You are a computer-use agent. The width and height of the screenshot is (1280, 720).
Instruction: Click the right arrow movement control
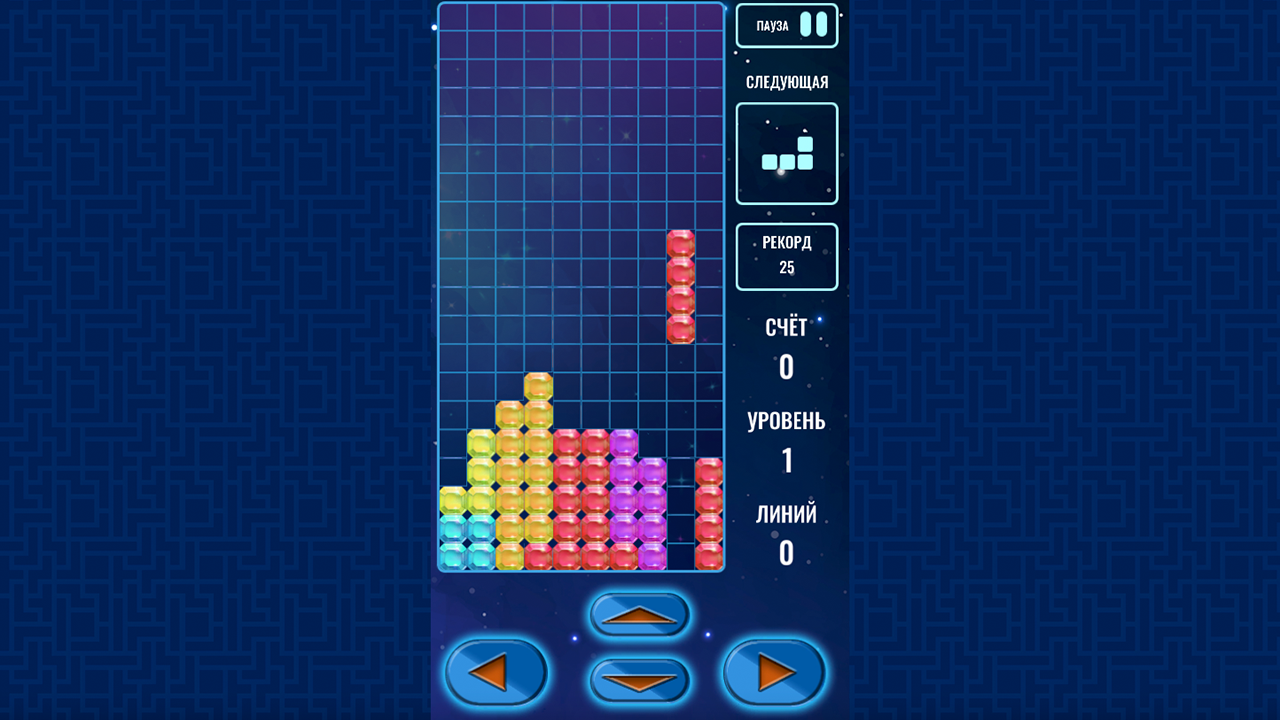(772, 672)
